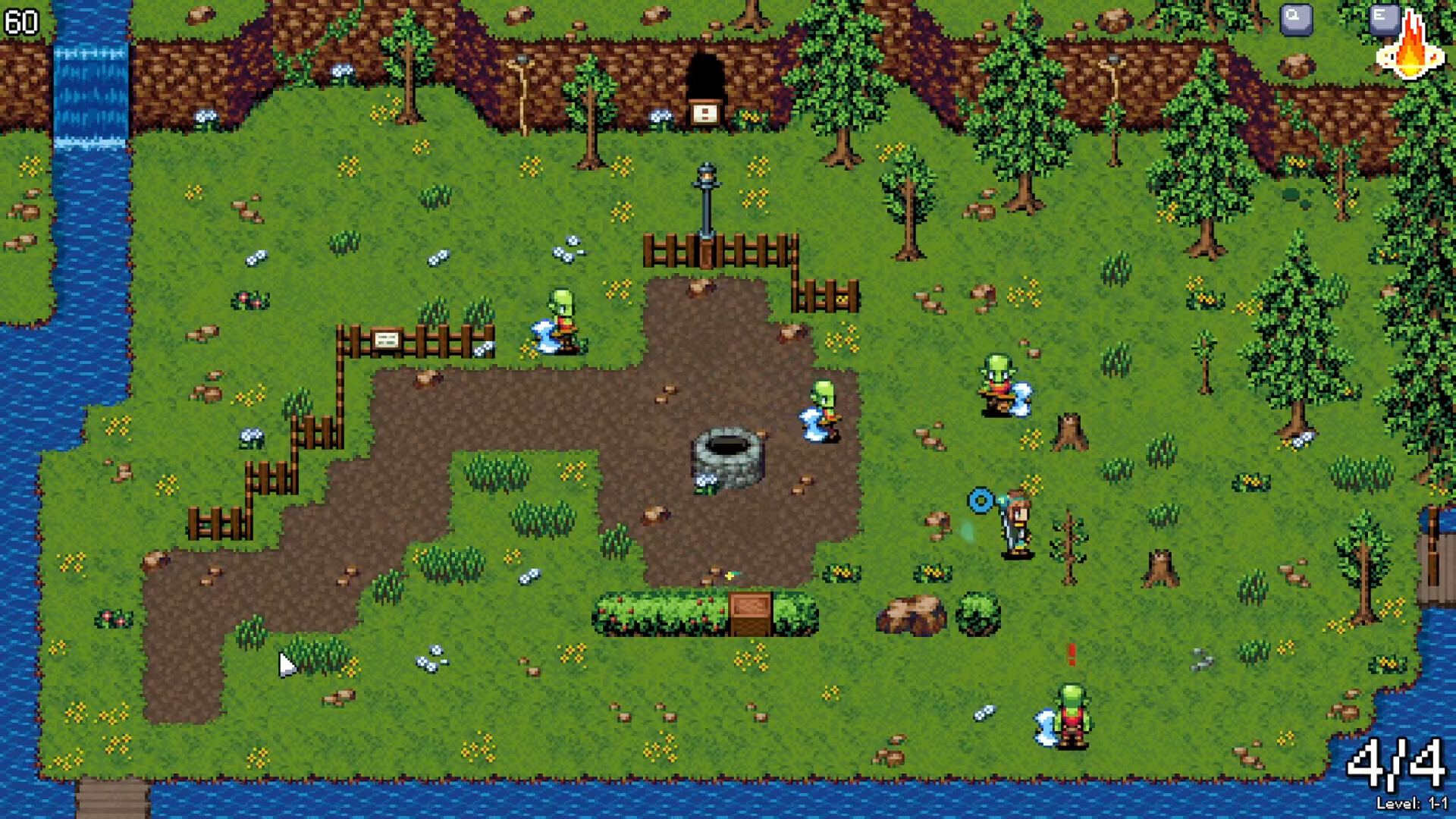Click the 60 counter in top-left corner
The height and width of the screenshot is (819, 1456).
20,20
